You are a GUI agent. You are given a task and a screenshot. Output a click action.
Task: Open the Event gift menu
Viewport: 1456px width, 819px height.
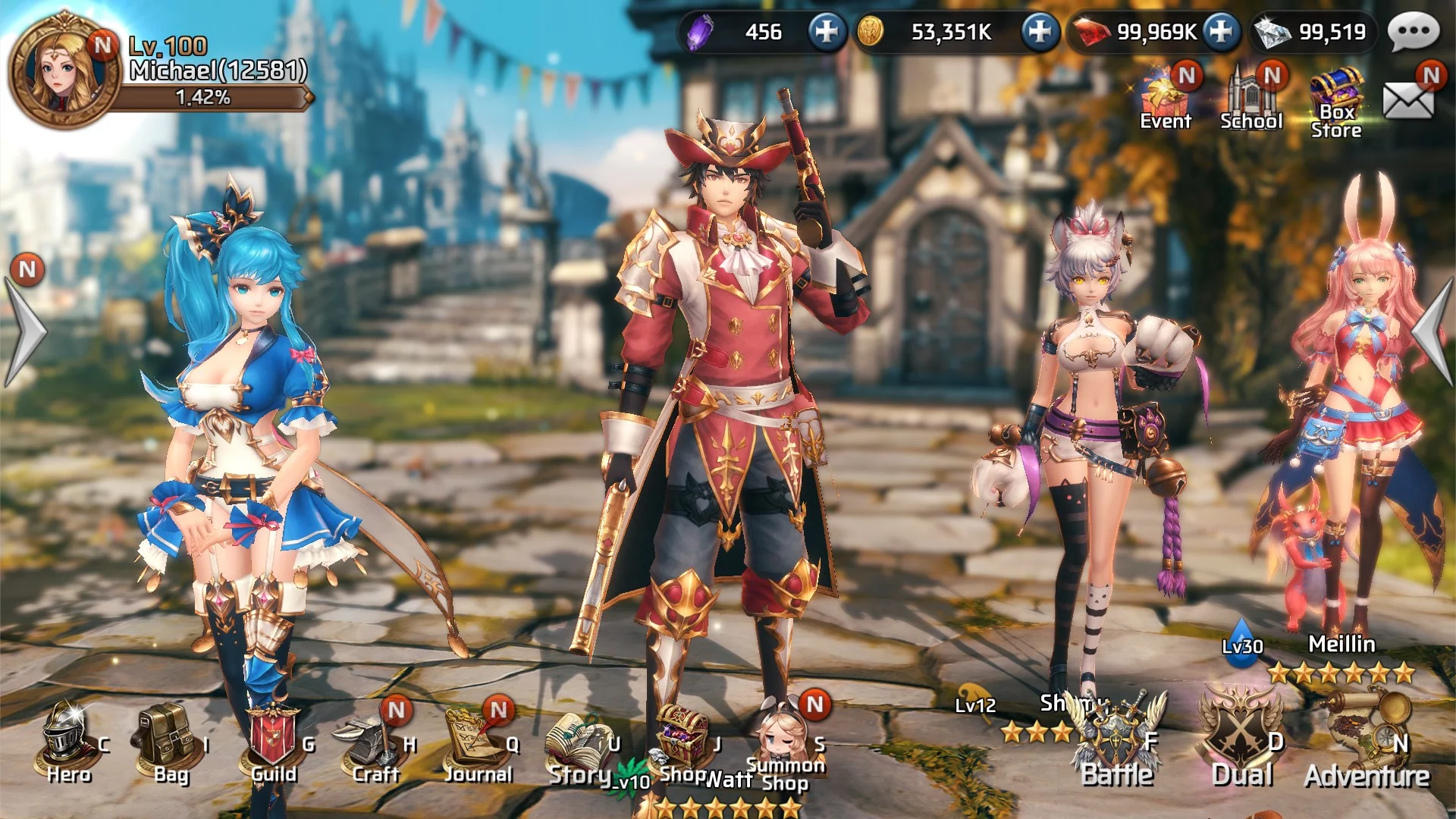tap(1165, 99)
